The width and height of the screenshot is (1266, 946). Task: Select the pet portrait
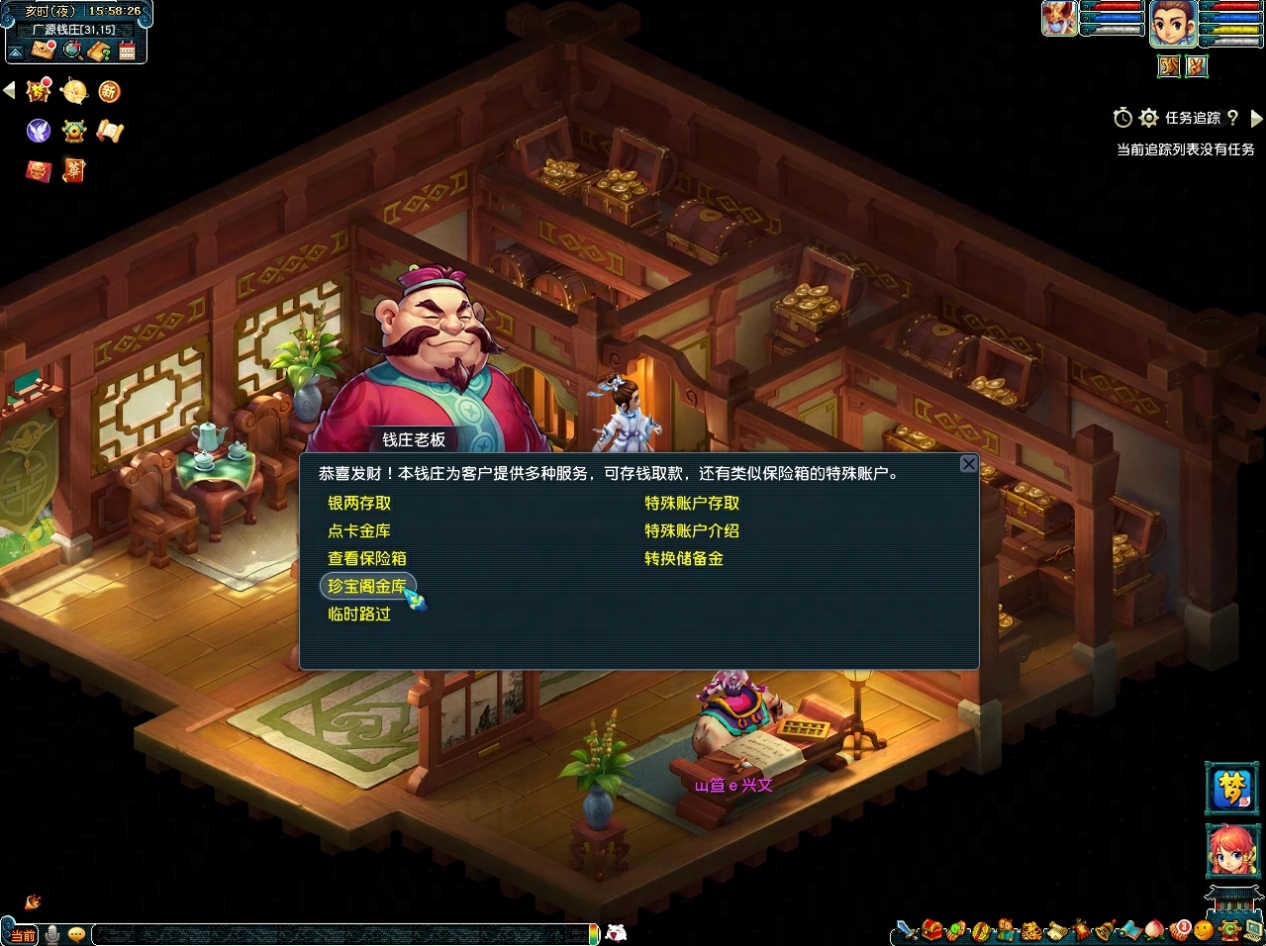click(1059, 19)
